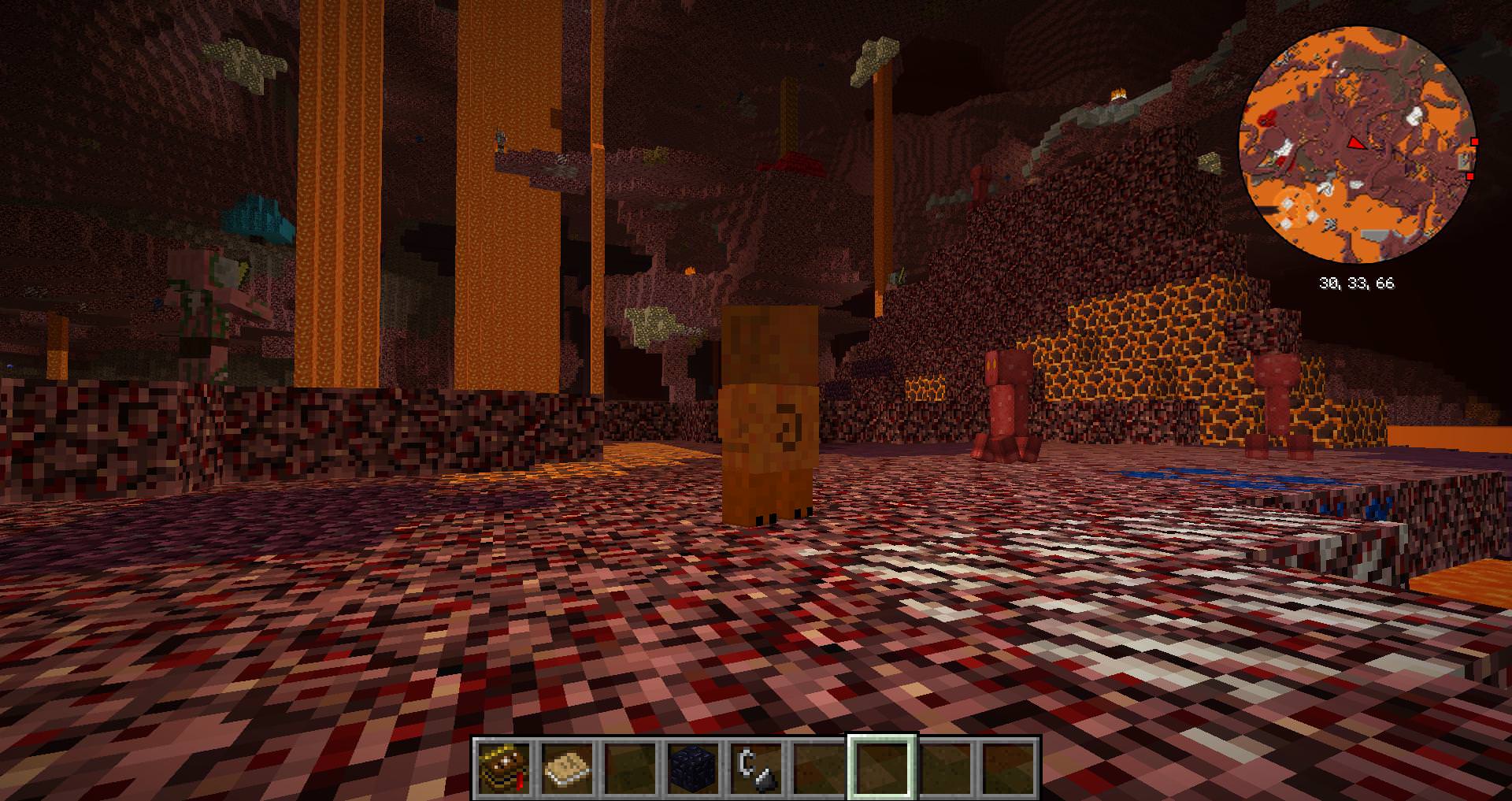Click the upper red waypoint marker beside the minimap

click(x=1474, y=142)
